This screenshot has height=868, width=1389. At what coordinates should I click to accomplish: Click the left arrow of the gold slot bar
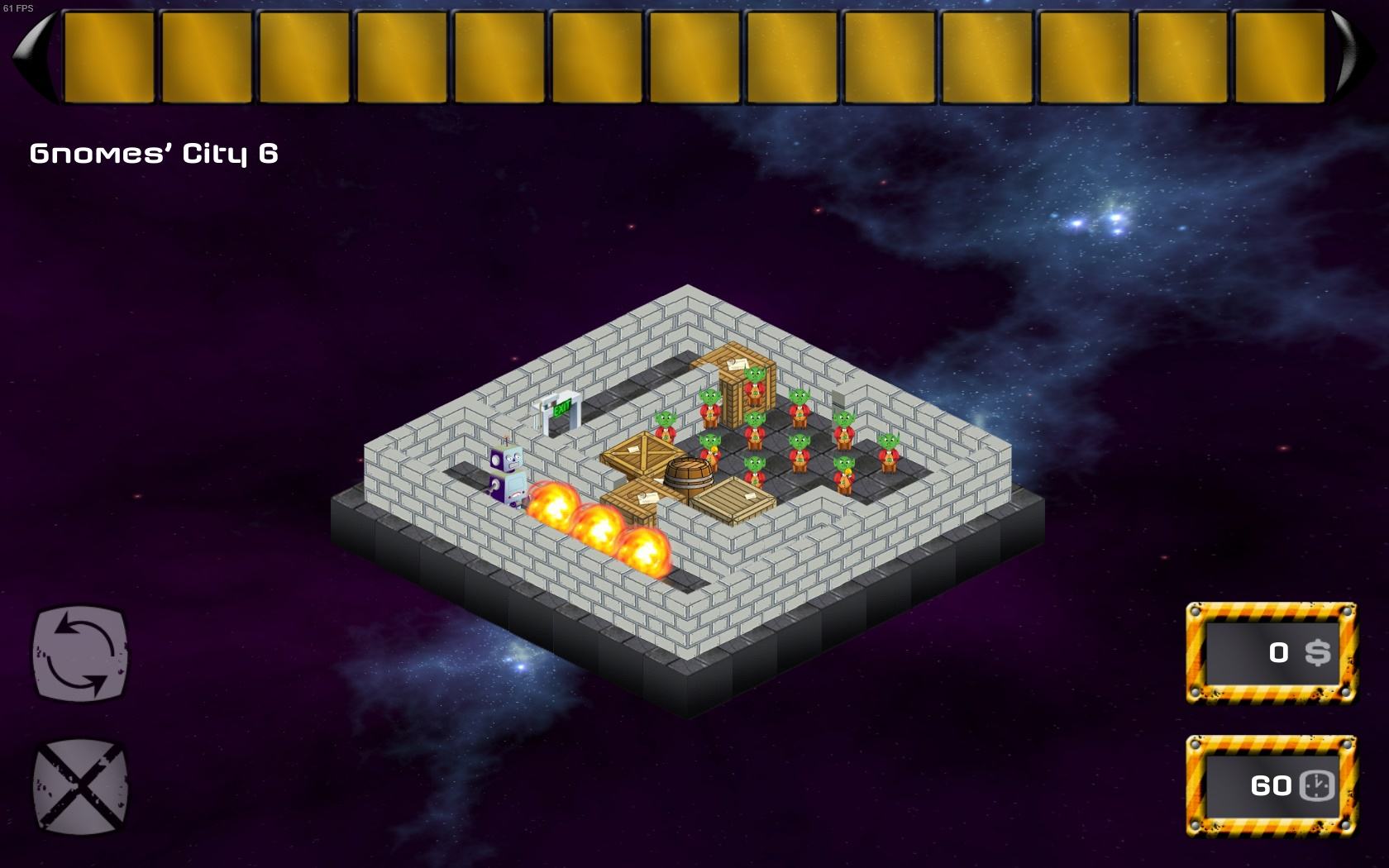tap(35, 57)
